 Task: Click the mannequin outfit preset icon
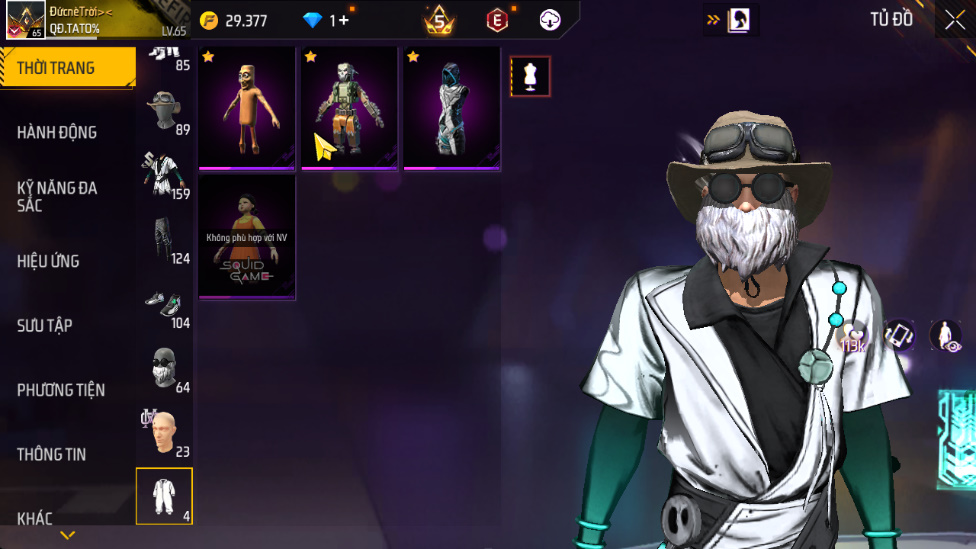(530, 76)
